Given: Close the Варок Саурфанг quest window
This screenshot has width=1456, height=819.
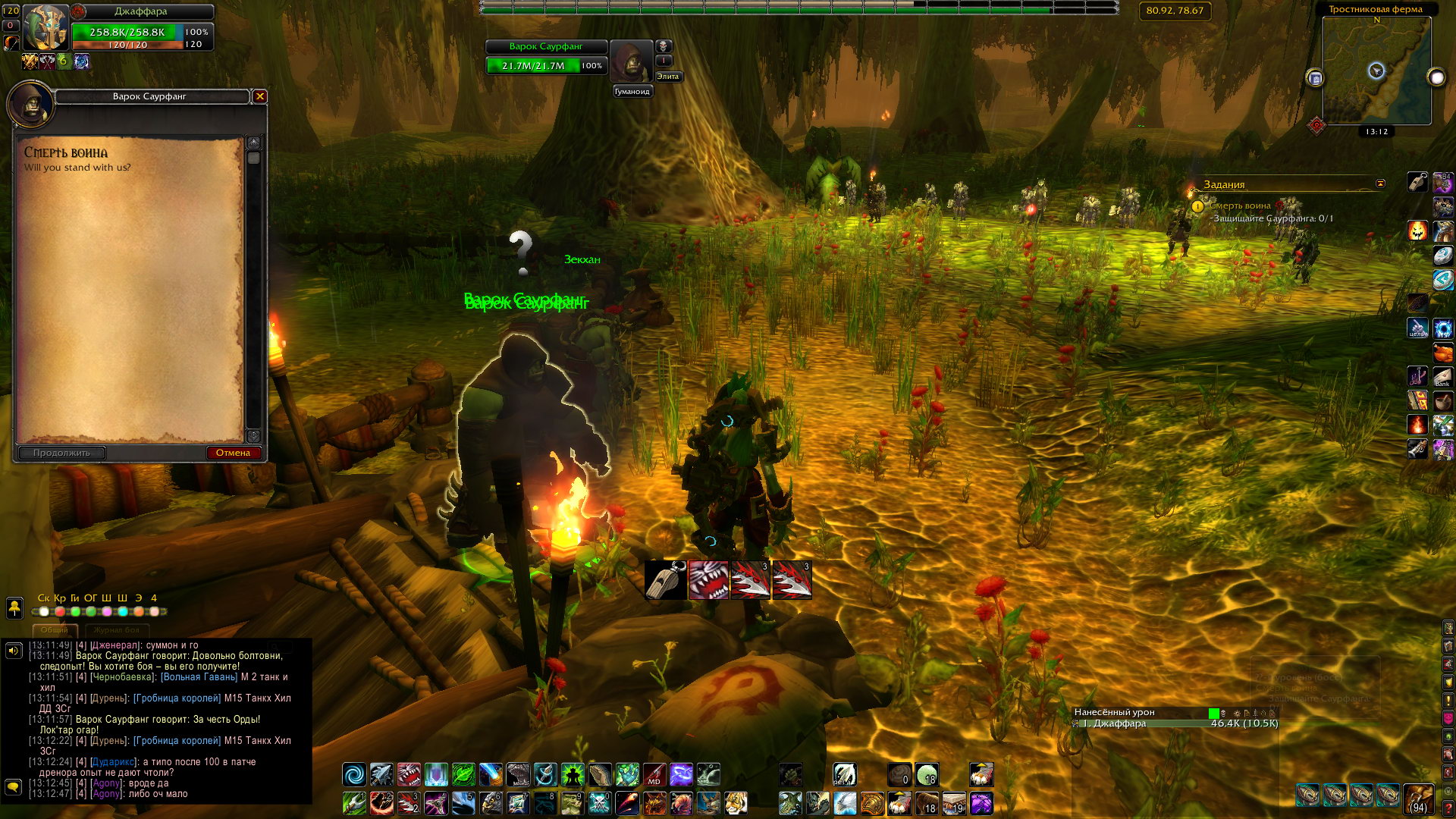Looking at the screenshot, I should point(260,96).
